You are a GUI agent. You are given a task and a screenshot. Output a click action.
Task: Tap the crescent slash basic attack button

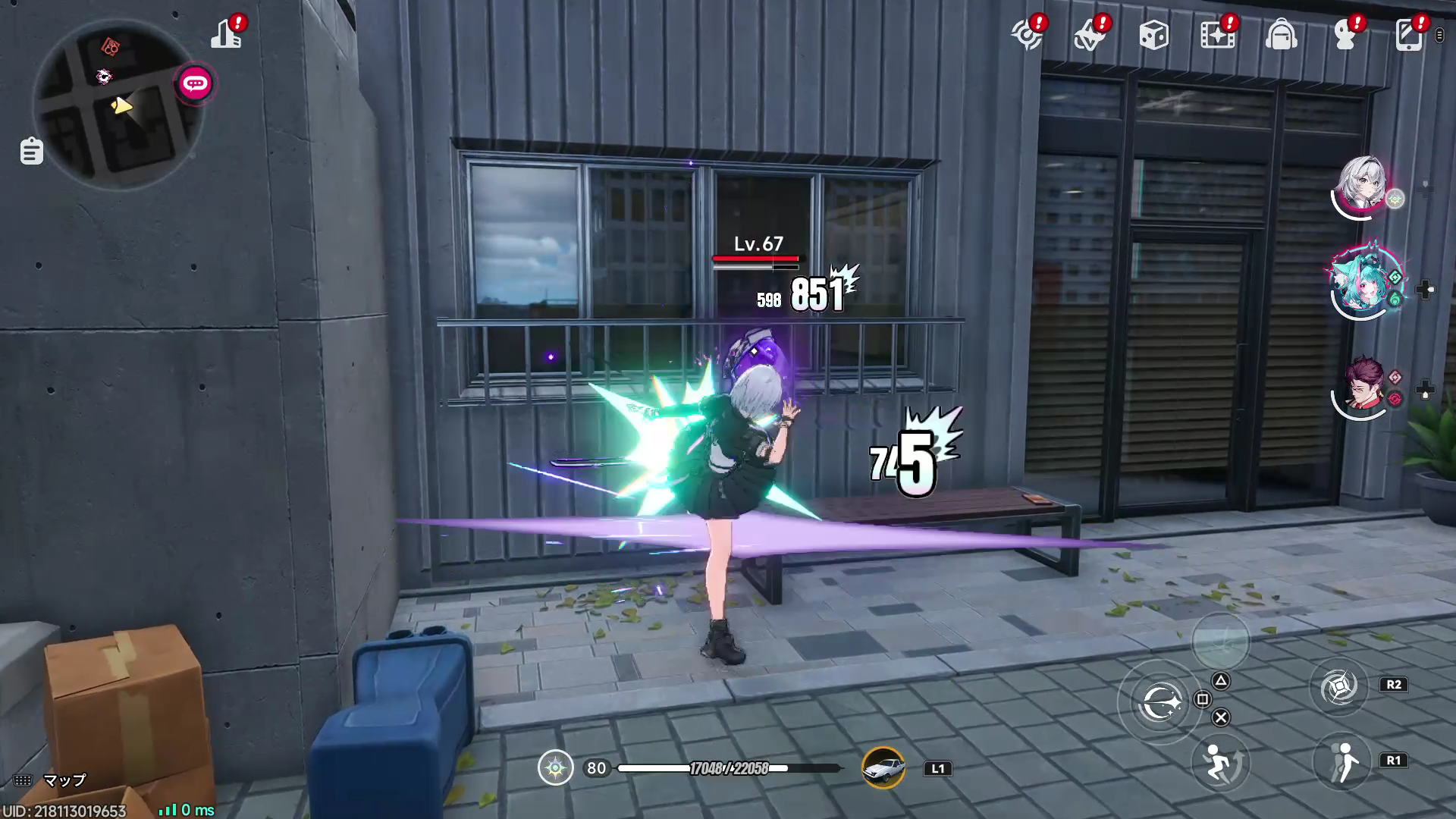click(x=1160, y=703)
